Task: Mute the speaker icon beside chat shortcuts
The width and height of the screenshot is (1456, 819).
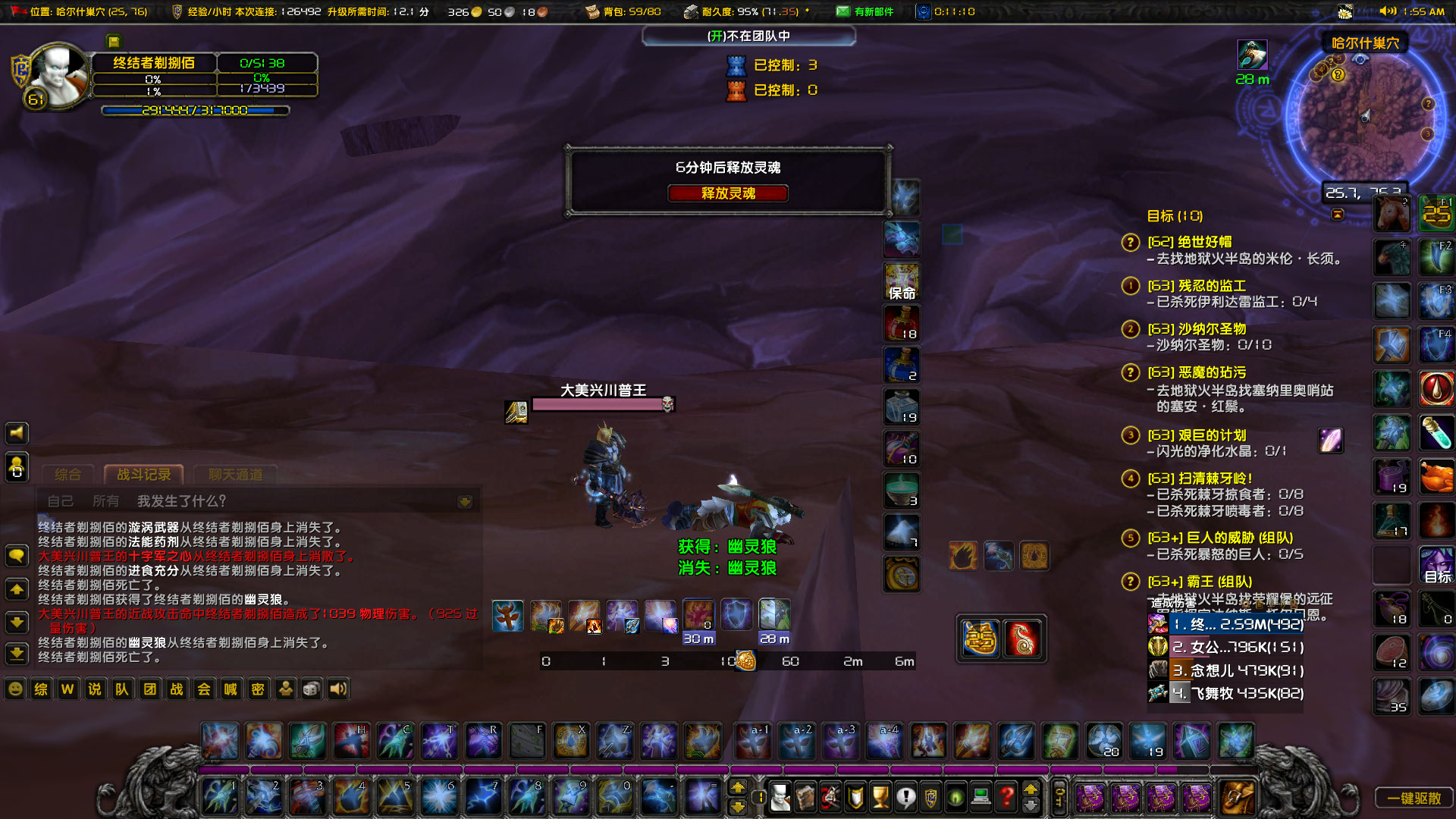Action: pyautogui.click(x=337, y=689)
